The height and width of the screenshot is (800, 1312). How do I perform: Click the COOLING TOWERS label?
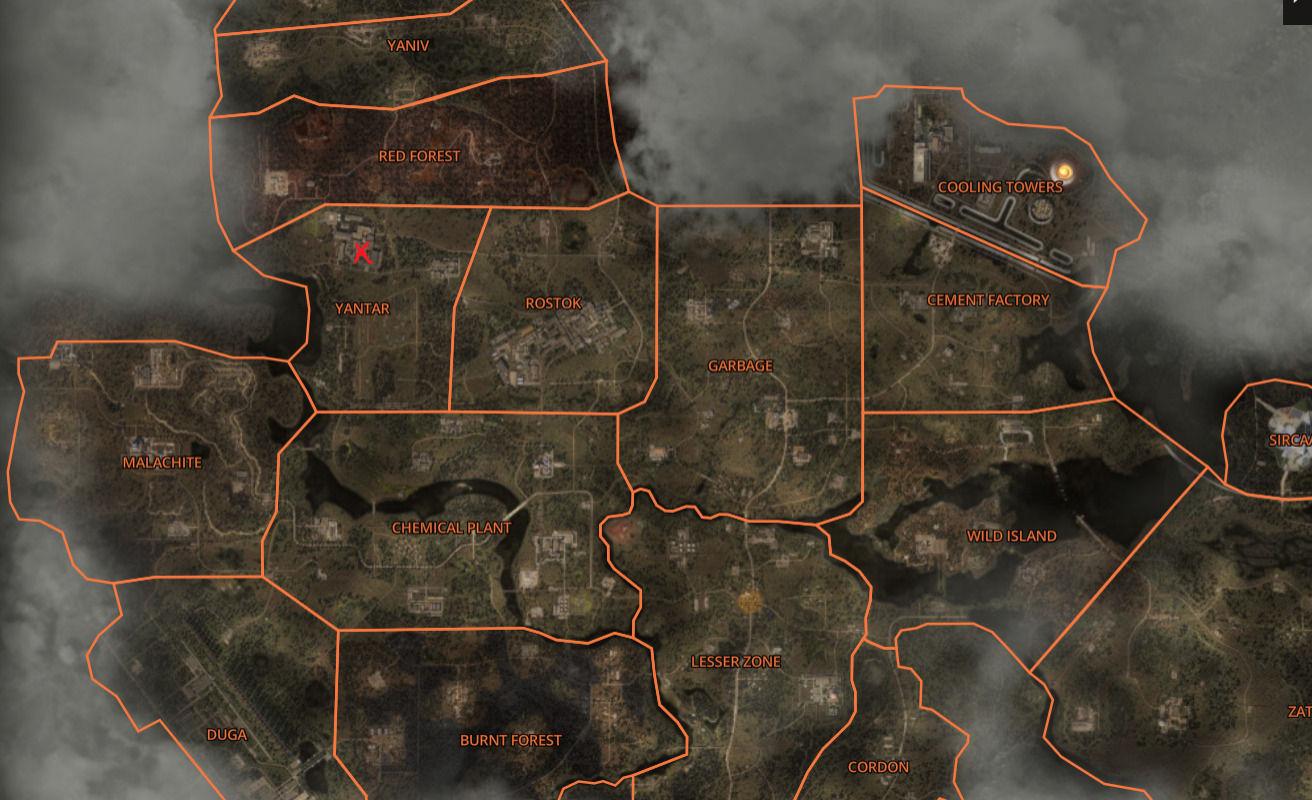pos(999,186)
